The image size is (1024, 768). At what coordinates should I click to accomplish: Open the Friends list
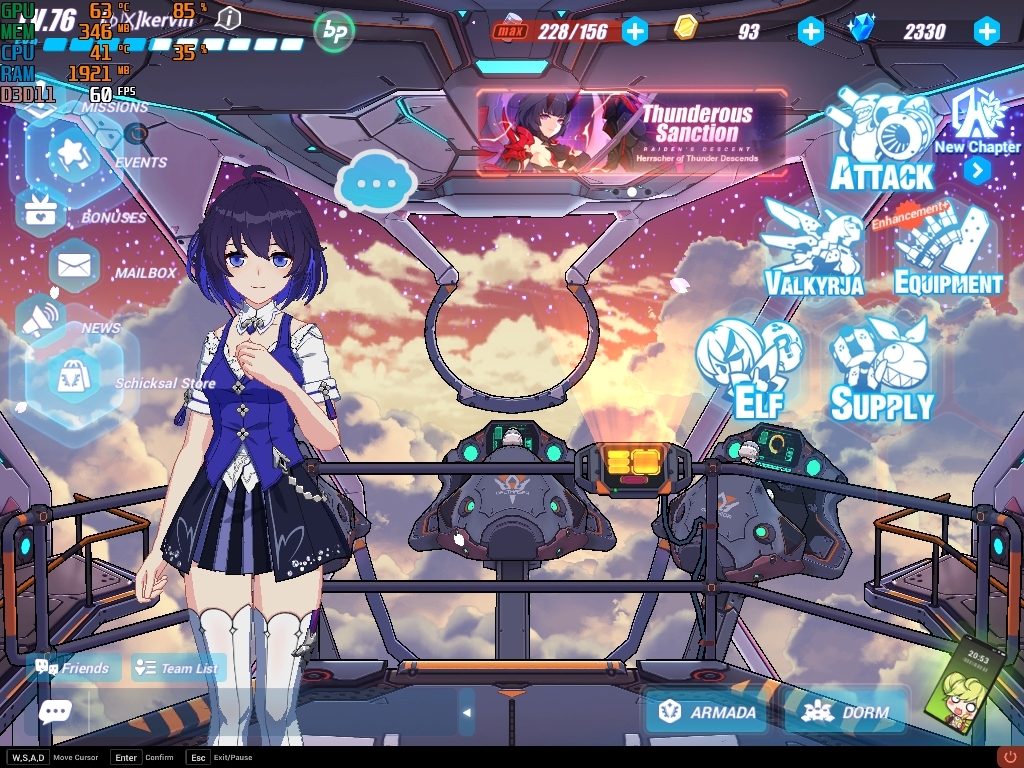tap(73, 668)
